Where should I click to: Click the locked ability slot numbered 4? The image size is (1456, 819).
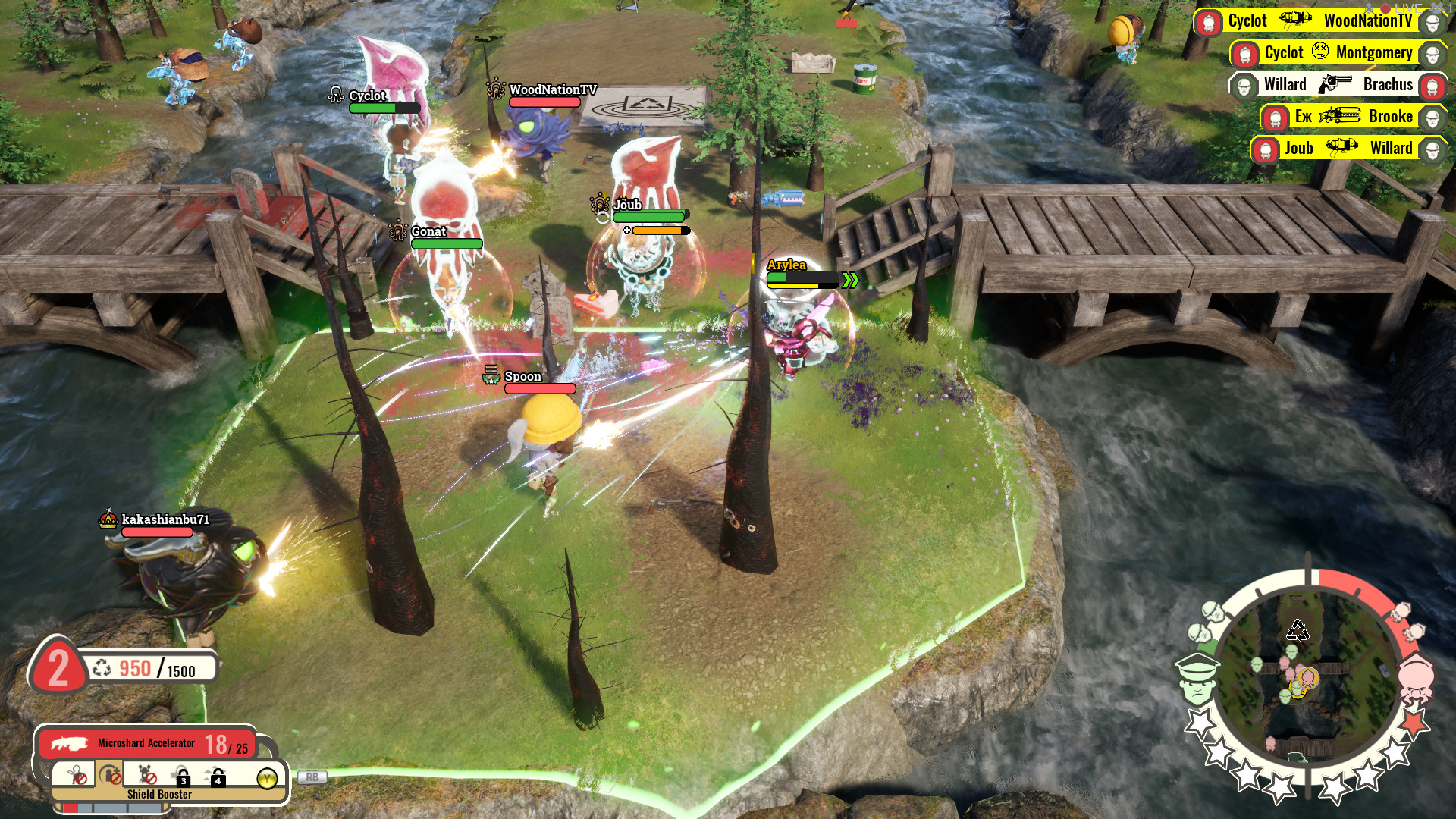[215, 778]
